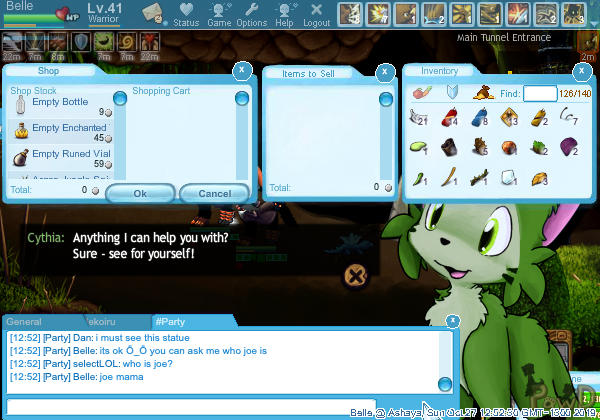Close the Shop window
Viewport: 600px width, 420px height.
click(240, 71)
